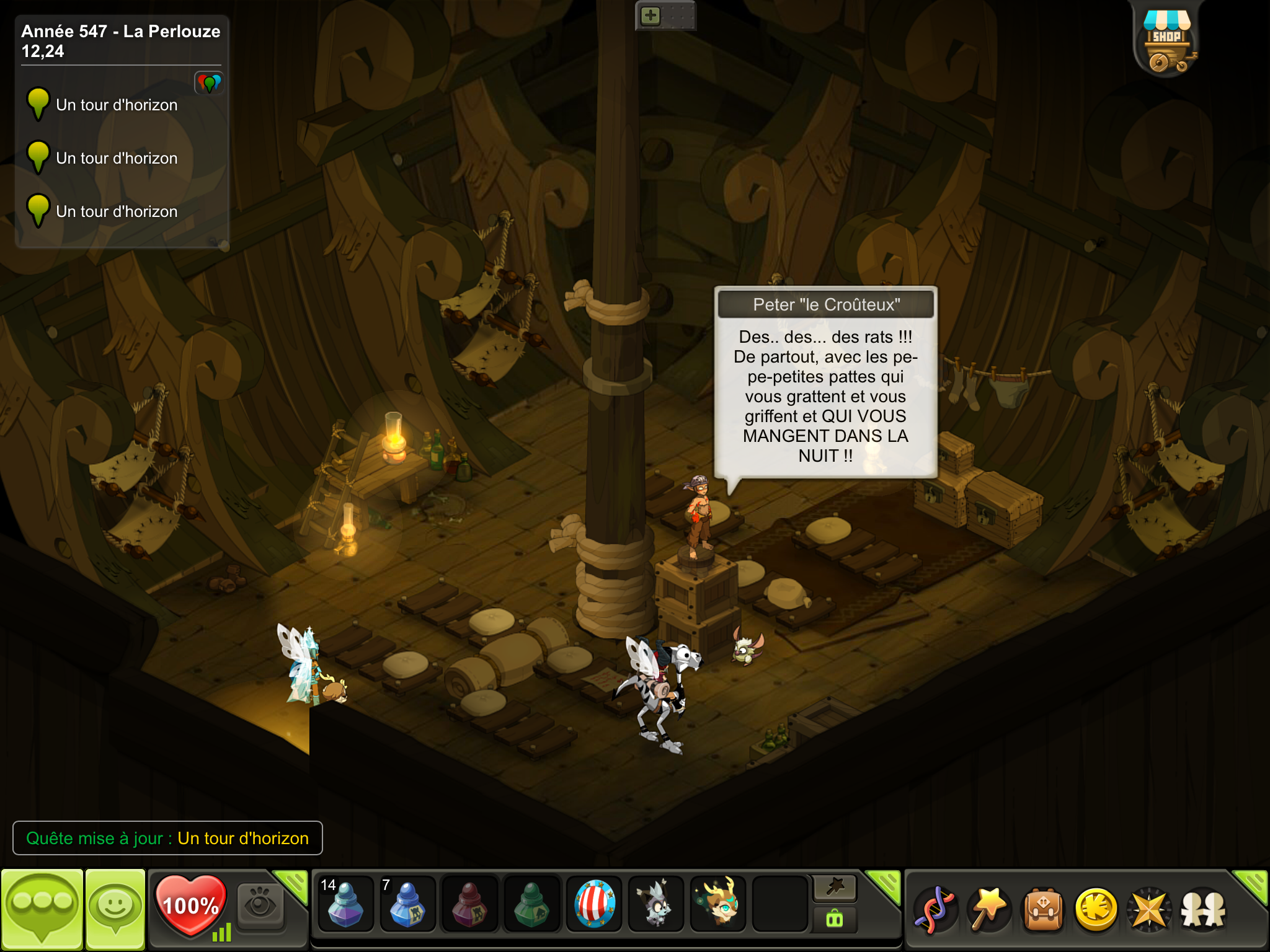
Task: Select the antlered deer character slot
Action: pos(718,904)
